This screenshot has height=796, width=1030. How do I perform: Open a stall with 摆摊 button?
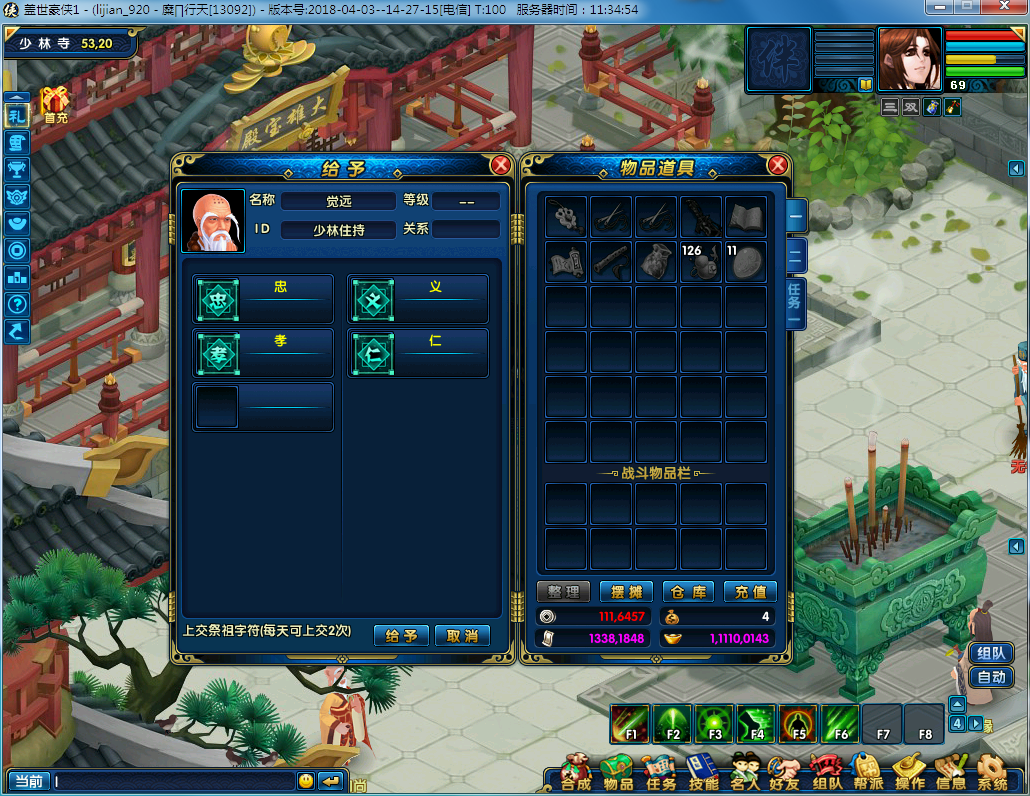626,592
